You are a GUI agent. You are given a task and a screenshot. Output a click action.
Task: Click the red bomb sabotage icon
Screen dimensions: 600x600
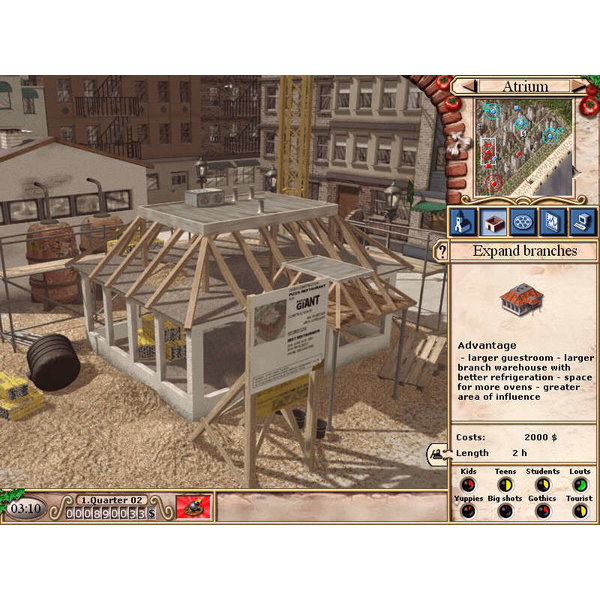[193, 507]
